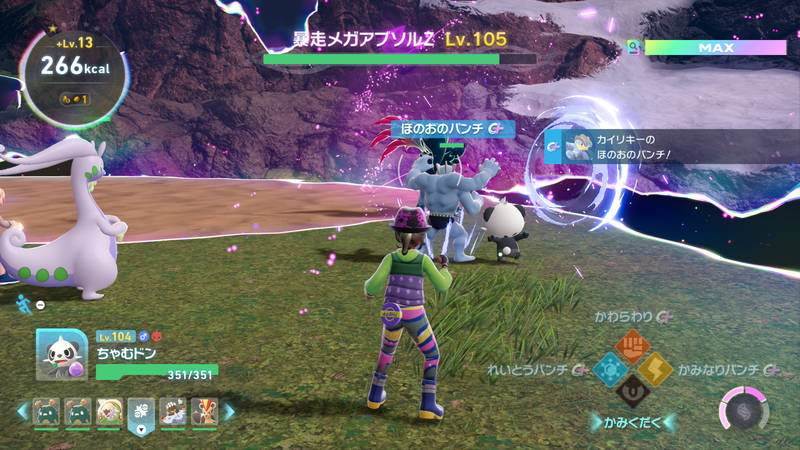Open the active Pancham portrait
This screenshot has width=800, height=450.
(x=61, y=354)
